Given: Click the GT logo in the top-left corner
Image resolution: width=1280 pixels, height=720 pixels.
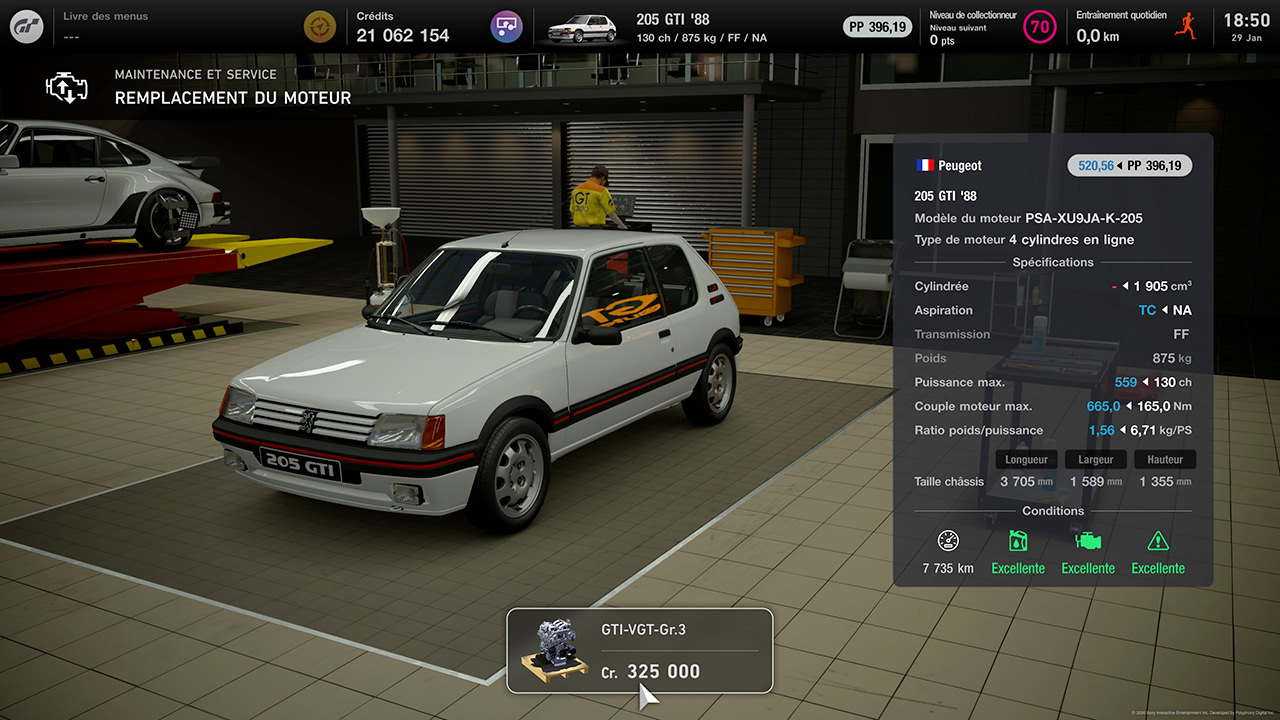Looking at the screenshot, I should (x=25, y=25).
